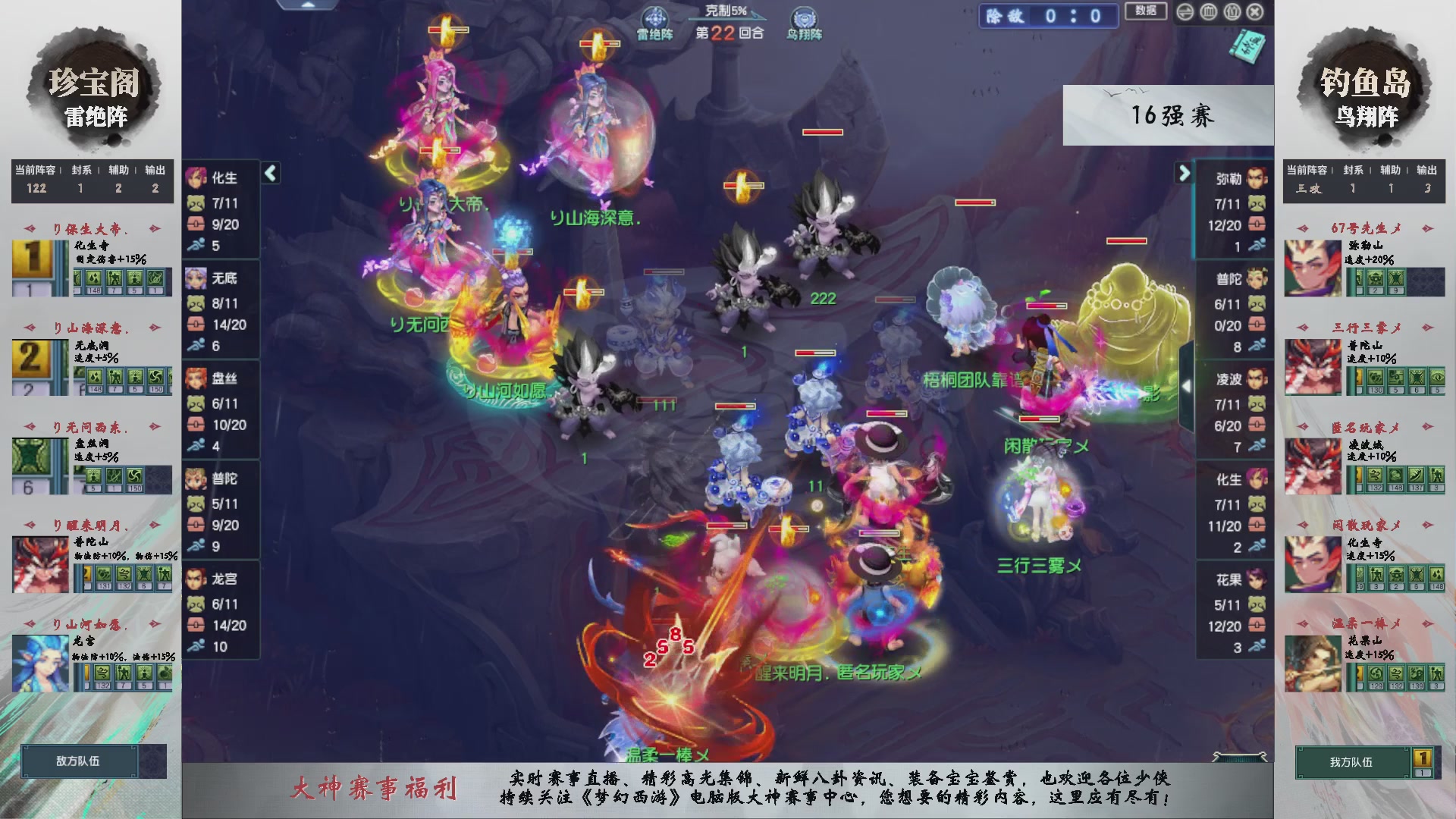1456x819 pixels.
Task: Expand the 无底 roster entry in left panel
Action: click(222, 278)
